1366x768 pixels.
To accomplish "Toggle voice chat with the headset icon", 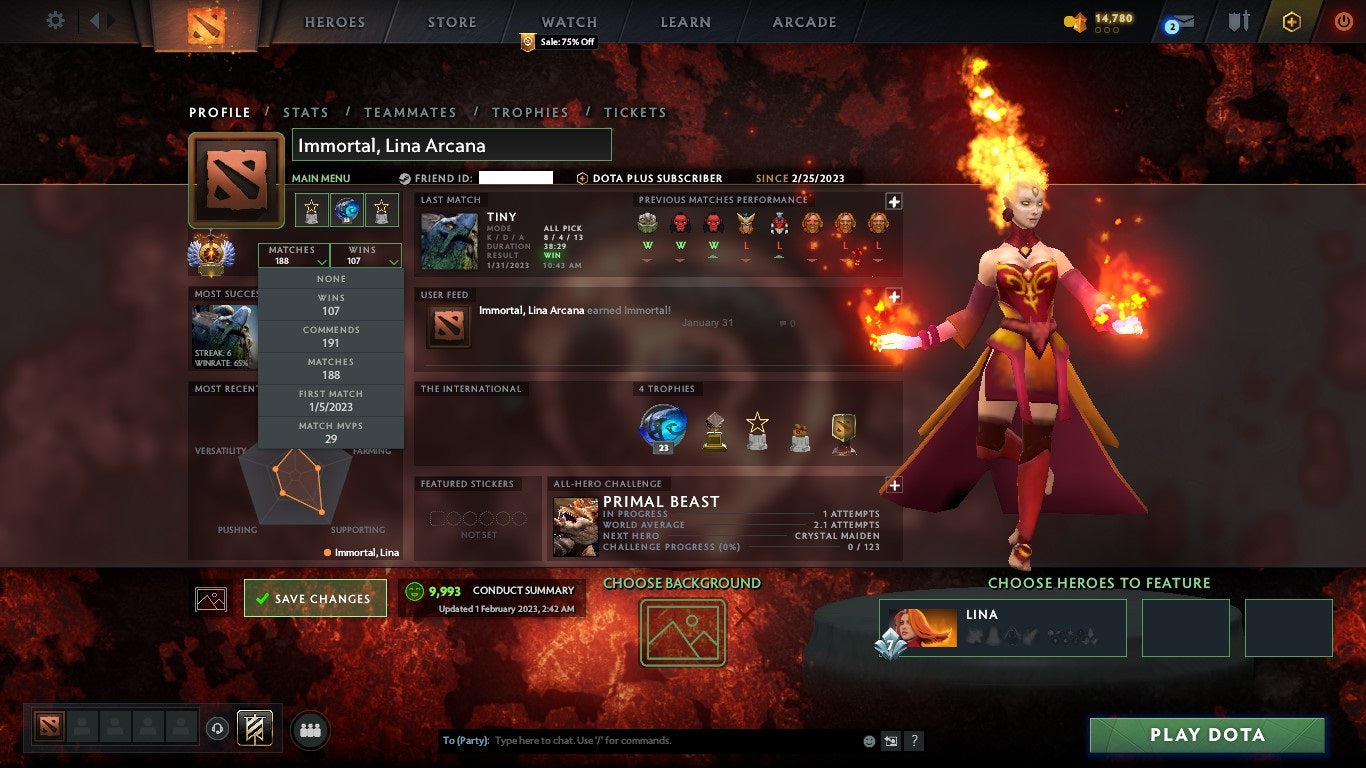I will click(217, 729).
